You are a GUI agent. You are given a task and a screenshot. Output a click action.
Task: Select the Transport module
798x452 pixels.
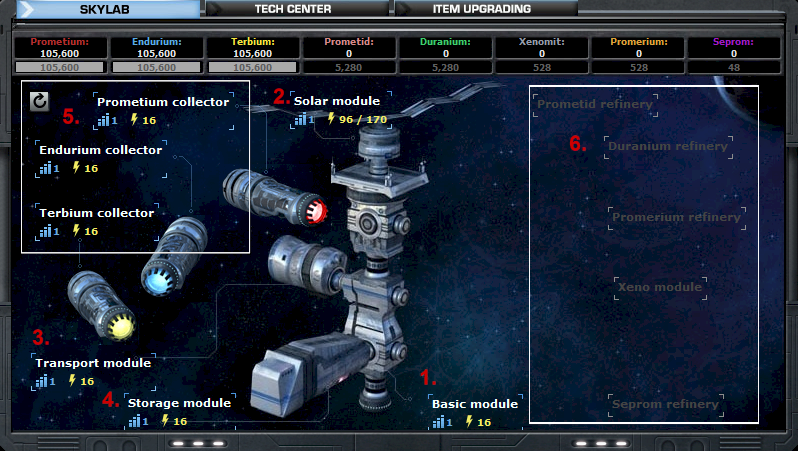click(x=93, y=363)
